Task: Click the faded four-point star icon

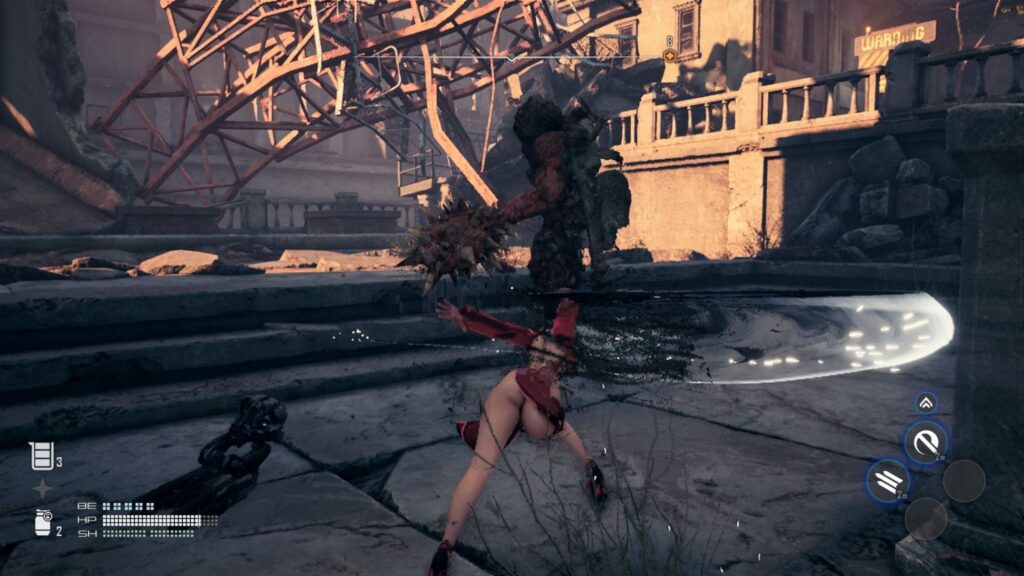Action: 42,489
